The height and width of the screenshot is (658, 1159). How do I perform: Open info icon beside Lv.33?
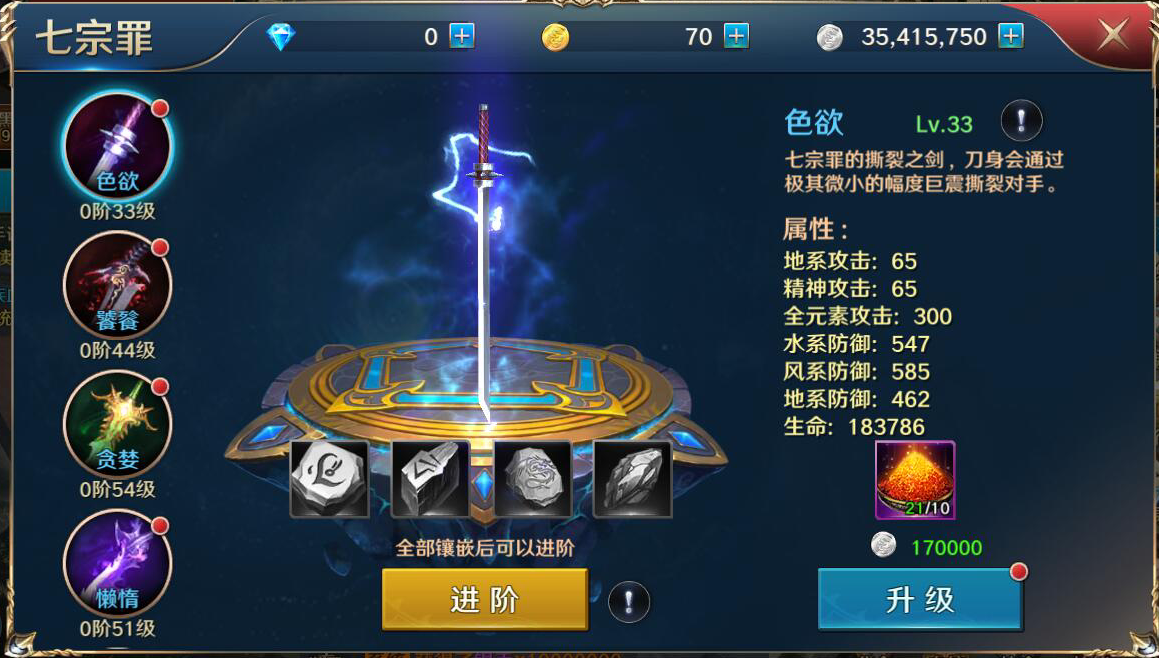click(x=1021, y=121)
